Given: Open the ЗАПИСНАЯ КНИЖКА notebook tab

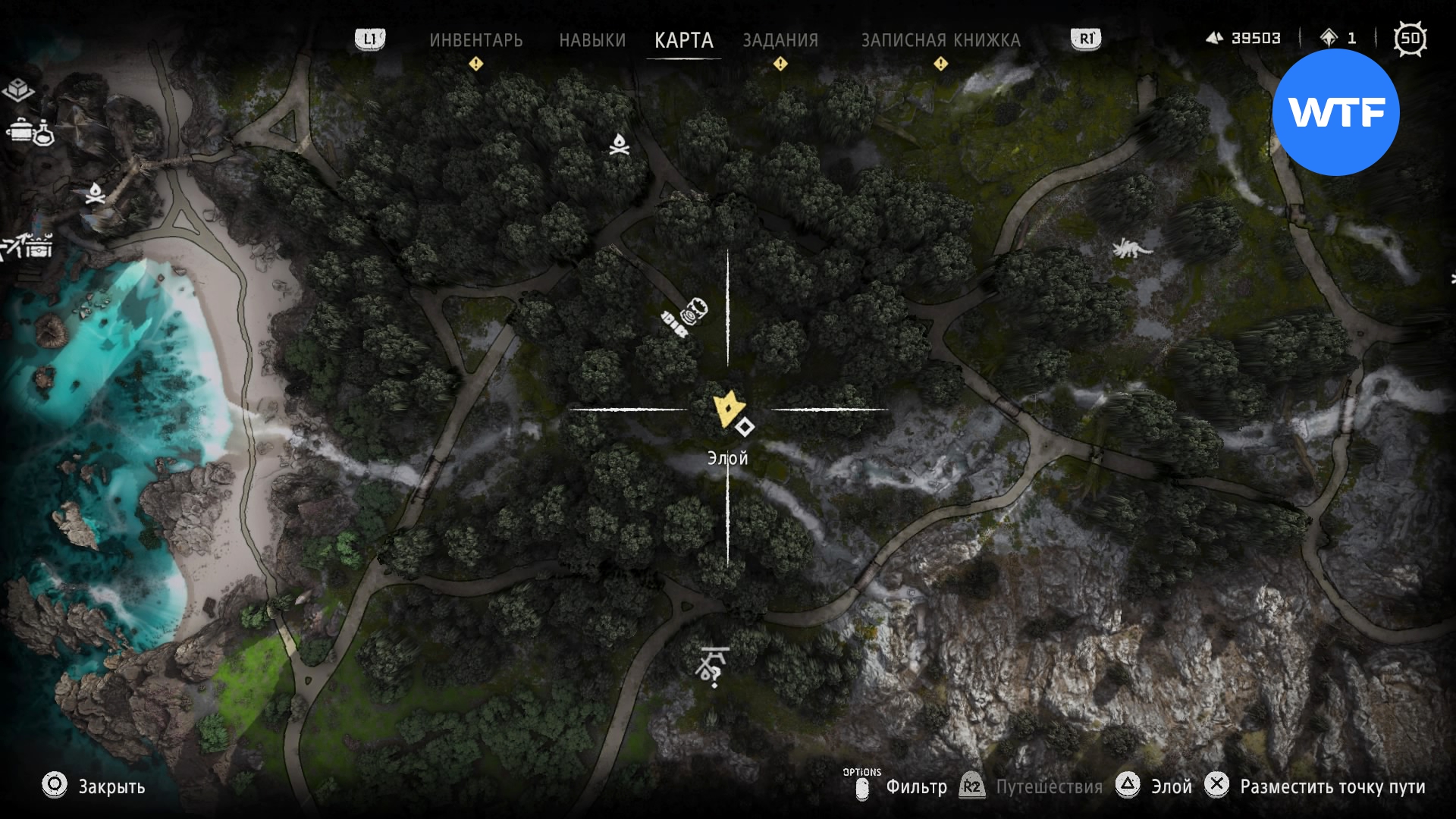Looking at the screenshot, I should 940,40.
